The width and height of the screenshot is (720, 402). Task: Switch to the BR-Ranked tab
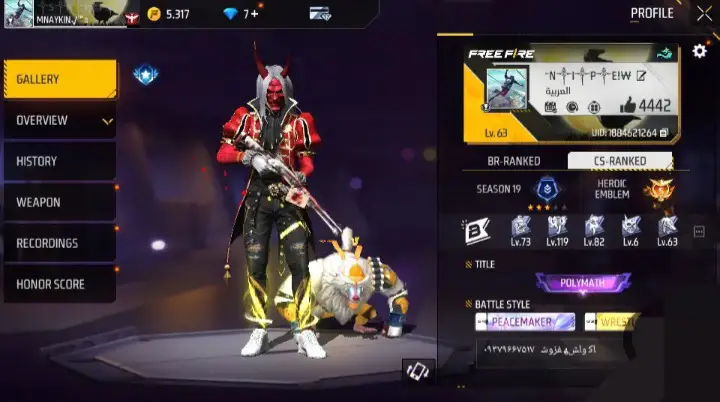pos(513,161)
